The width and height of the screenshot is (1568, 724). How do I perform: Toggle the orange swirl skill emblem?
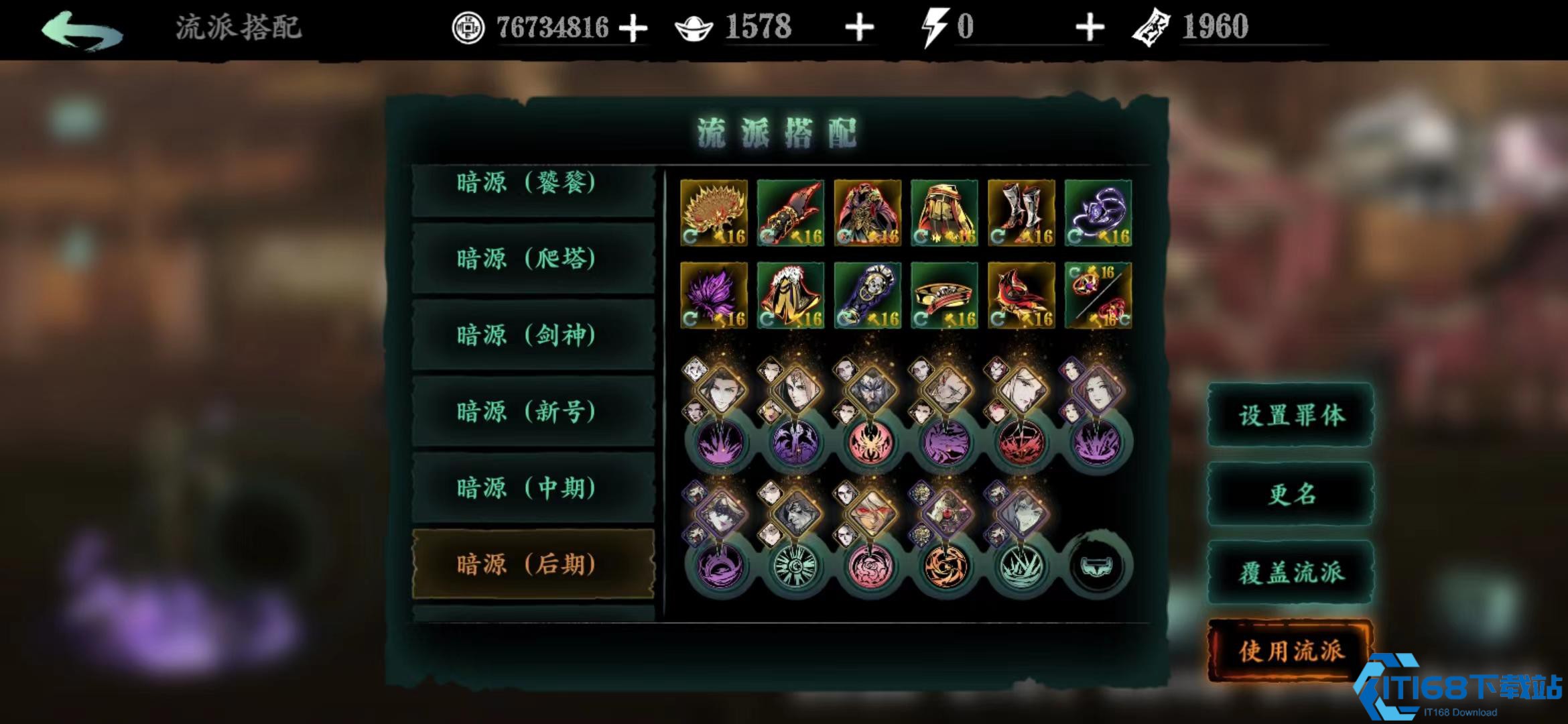pyautogui.click(x=945, y=566)
